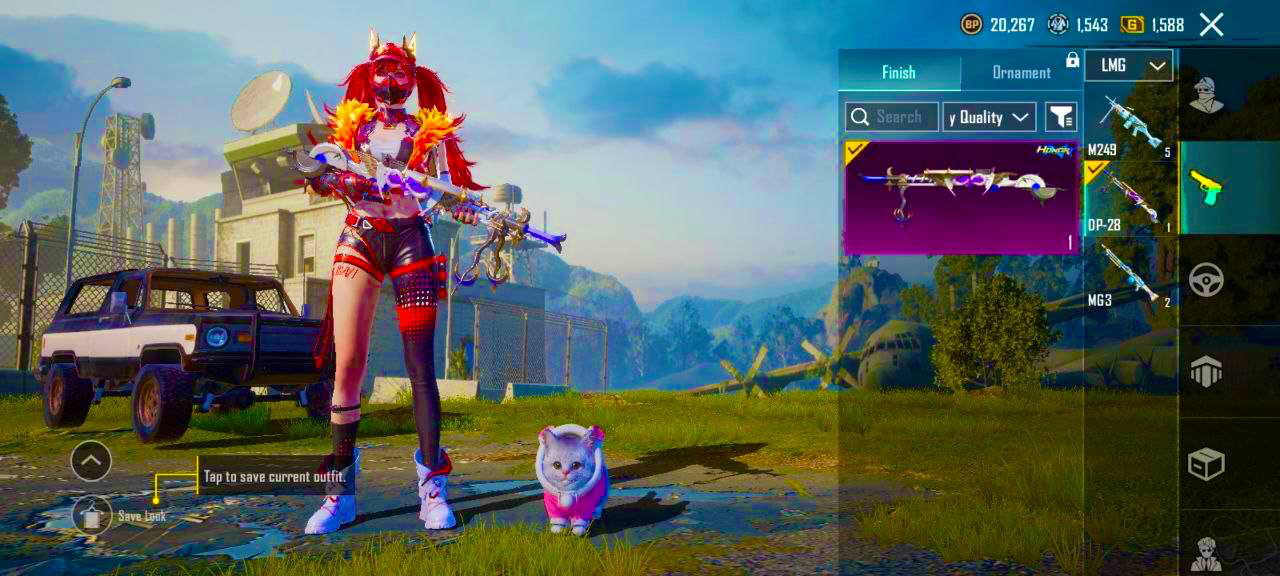Choose the DP-28 weapon entry
This screenshot has width=1280, height=576.
[1129, 200]
